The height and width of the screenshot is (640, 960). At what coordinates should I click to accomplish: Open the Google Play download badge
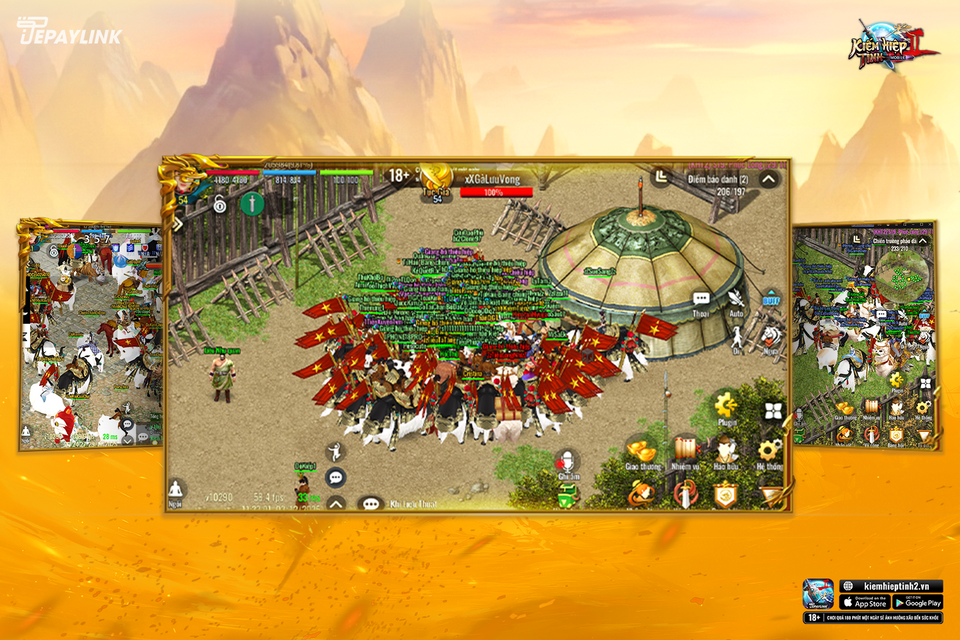(918, 602)
